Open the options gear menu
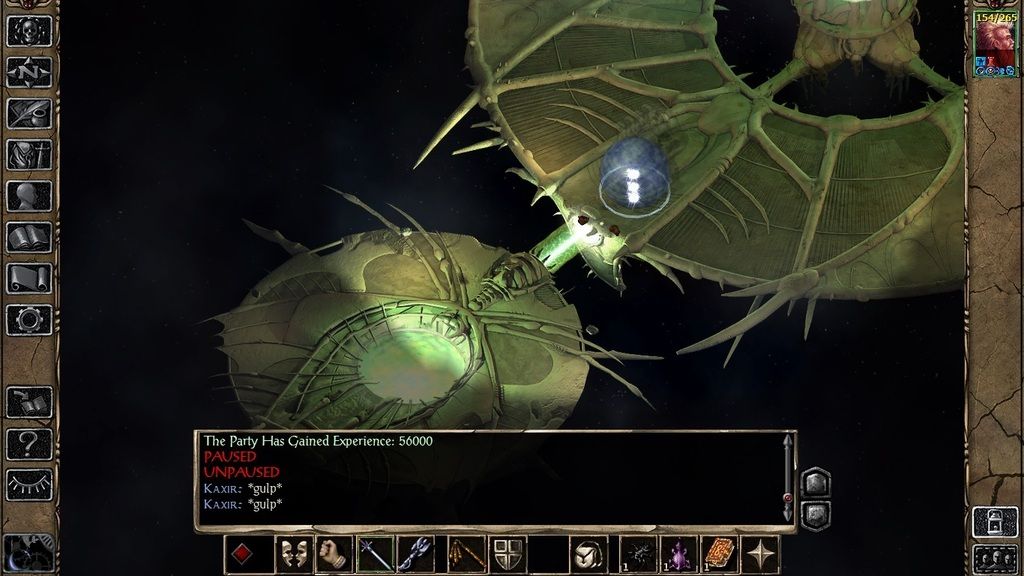 pyautogui.click(x=29, y=320)
